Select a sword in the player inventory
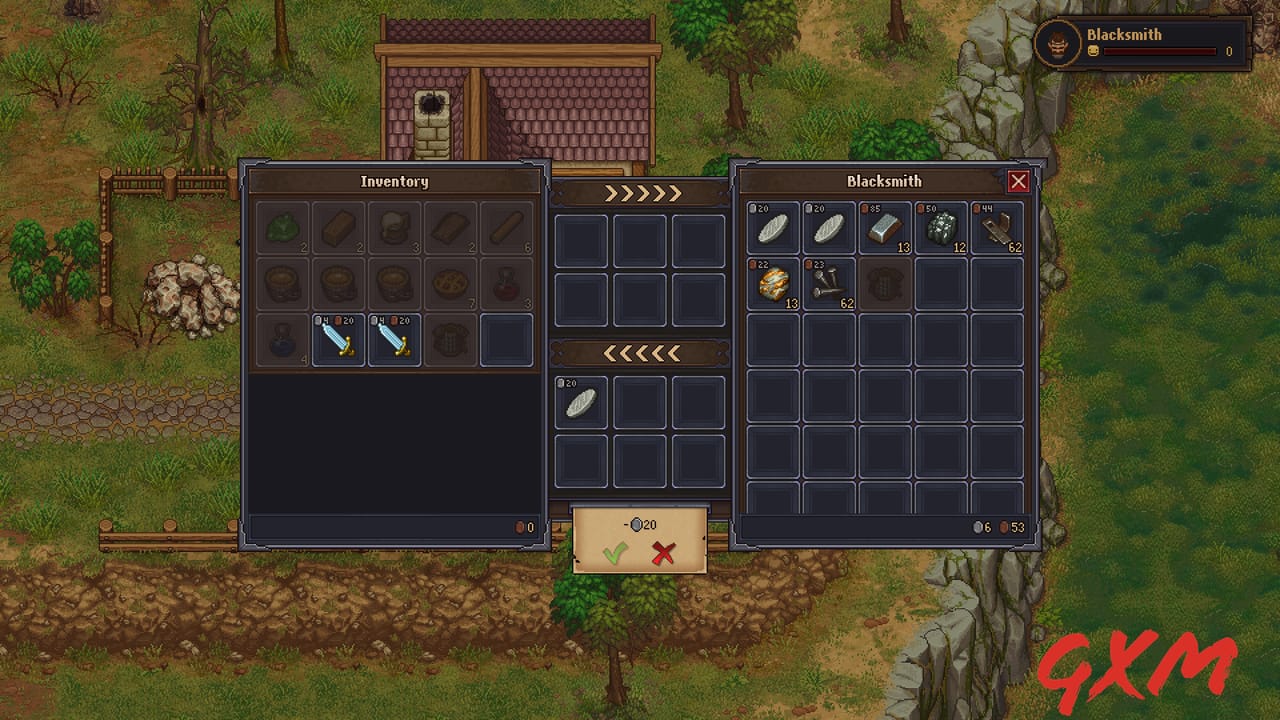Viewport: 1280px width, 720px height. tap(338, 339)
